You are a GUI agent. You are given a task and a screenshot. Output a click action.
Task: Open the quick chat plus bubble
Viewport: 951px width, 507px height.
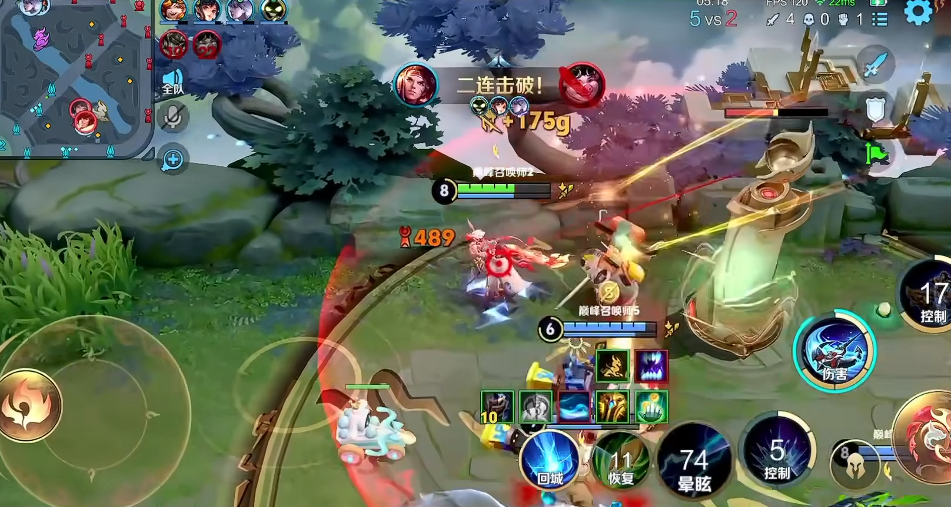[x=173, y=158]
